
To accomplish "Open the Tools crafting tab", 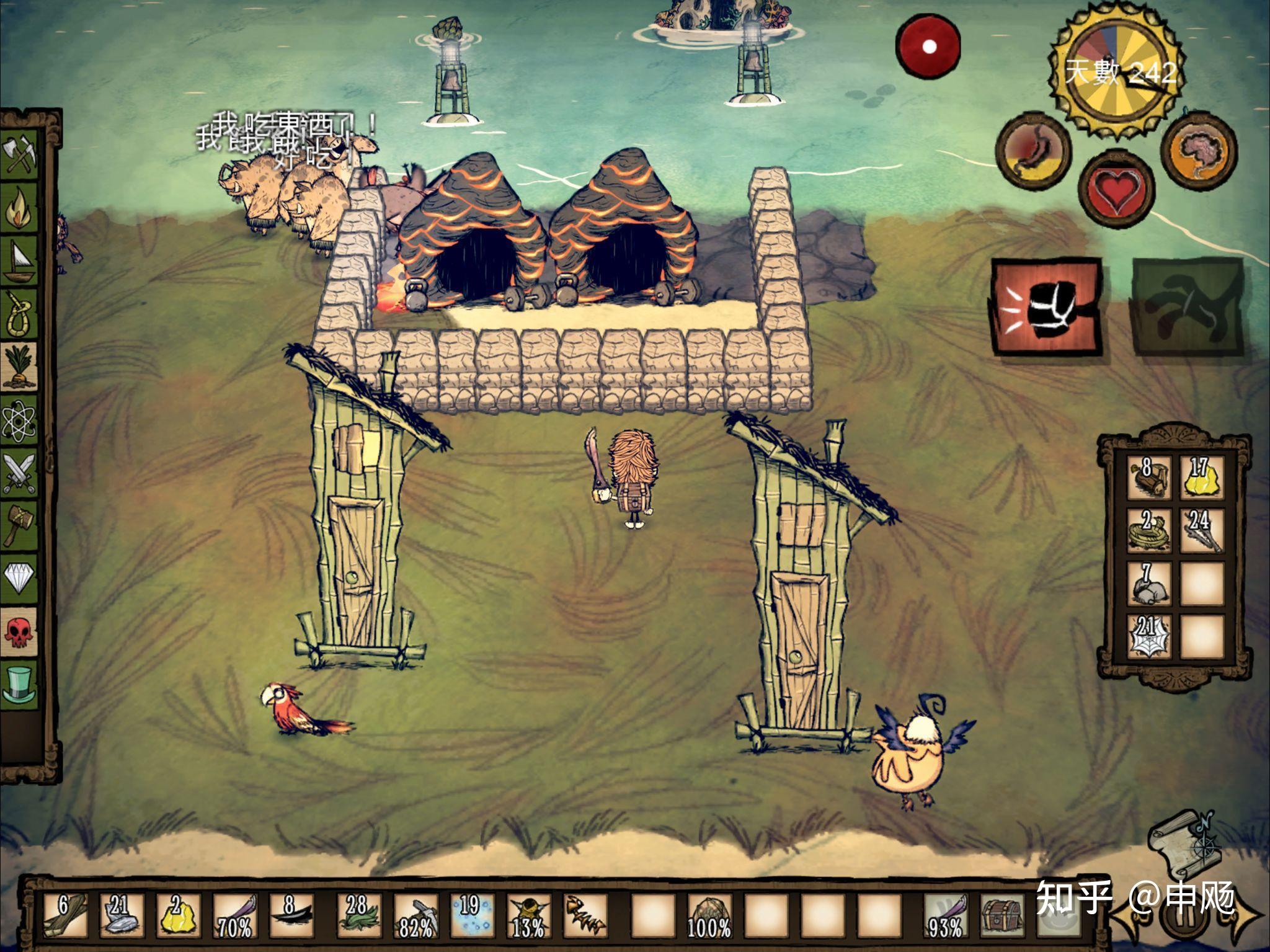I will tap(20, 155).
